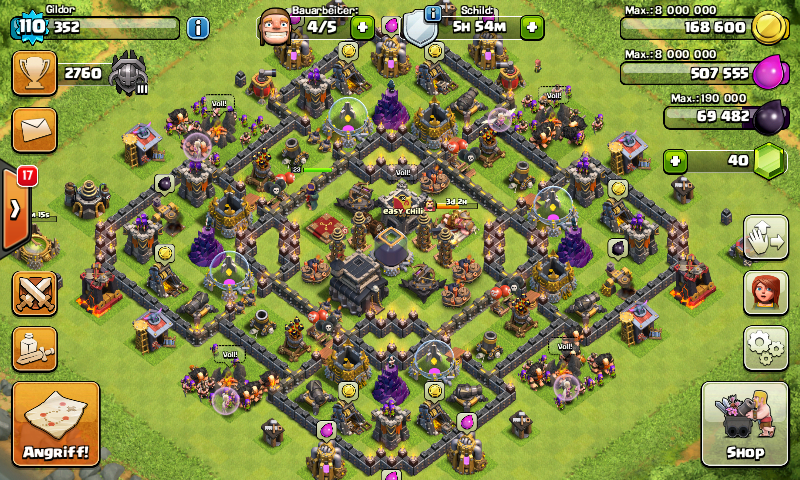Image resolution: width=800 pixels, height=480 pixels.
Task: Open the crossed swords attack log
Action: pyautogui.click(x=34, y=293)
